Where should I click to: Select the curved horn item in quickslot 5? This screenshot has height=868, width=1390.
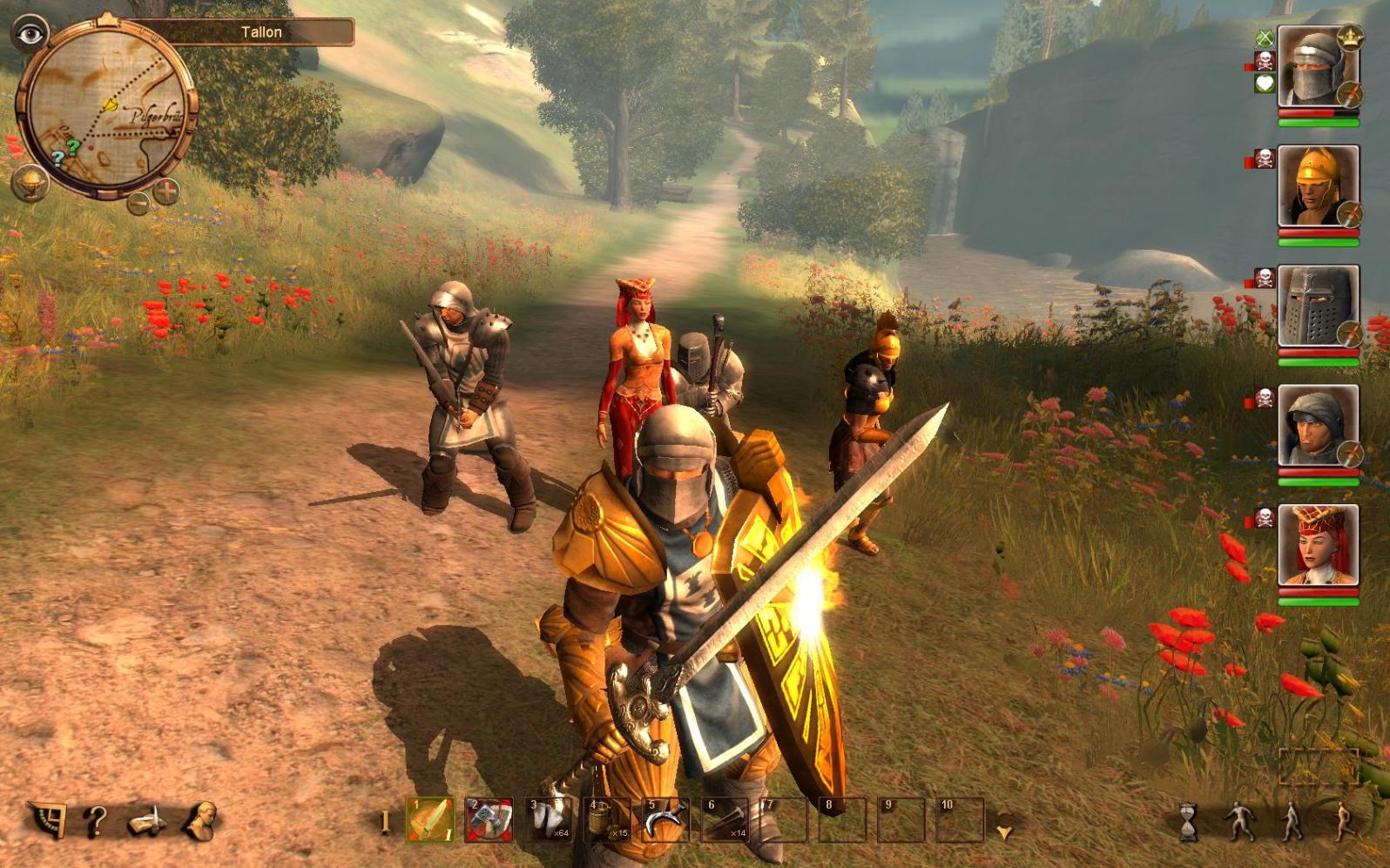[x=666, y=820]
